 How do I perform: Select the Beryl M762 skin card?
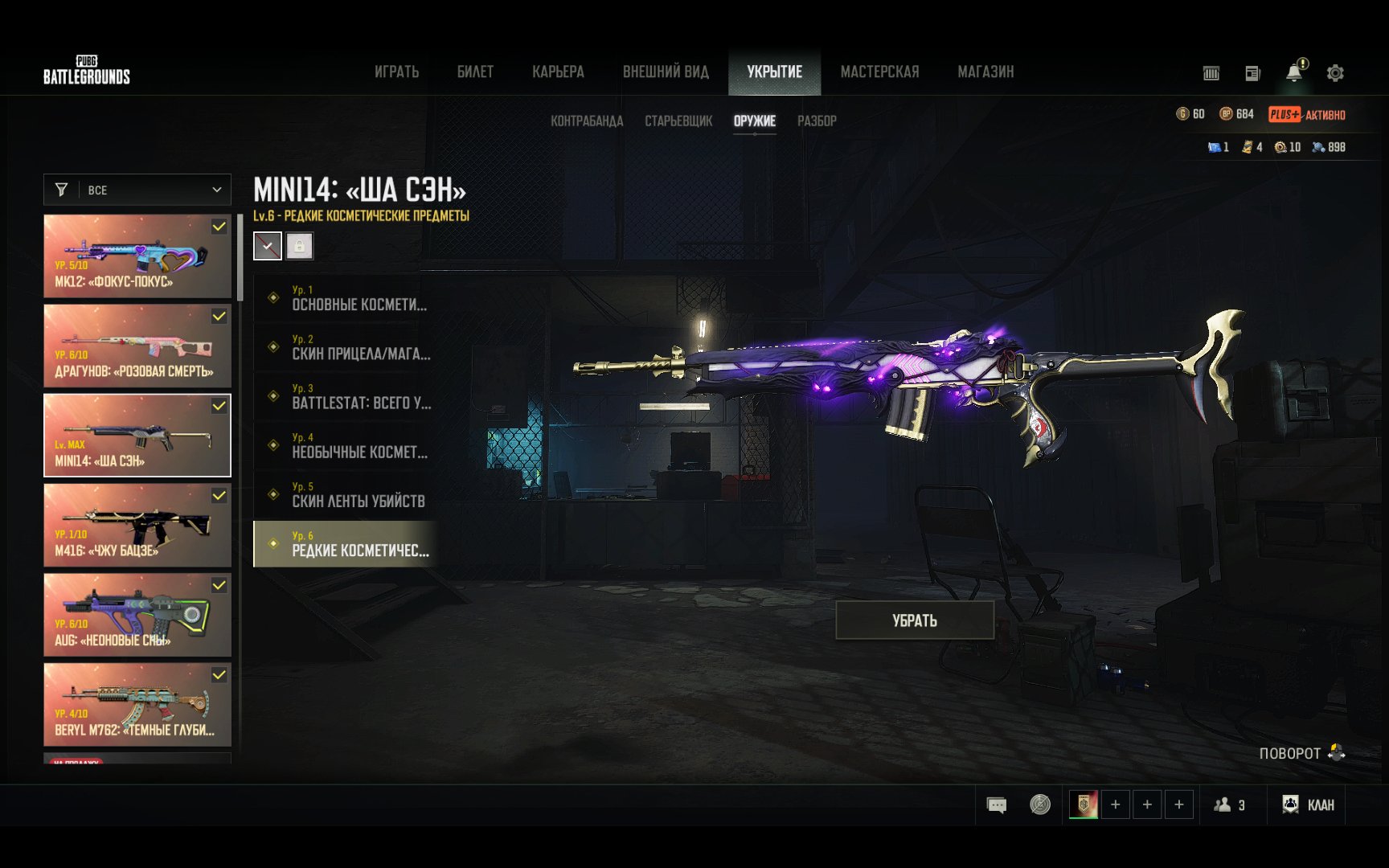pos(137,705)
